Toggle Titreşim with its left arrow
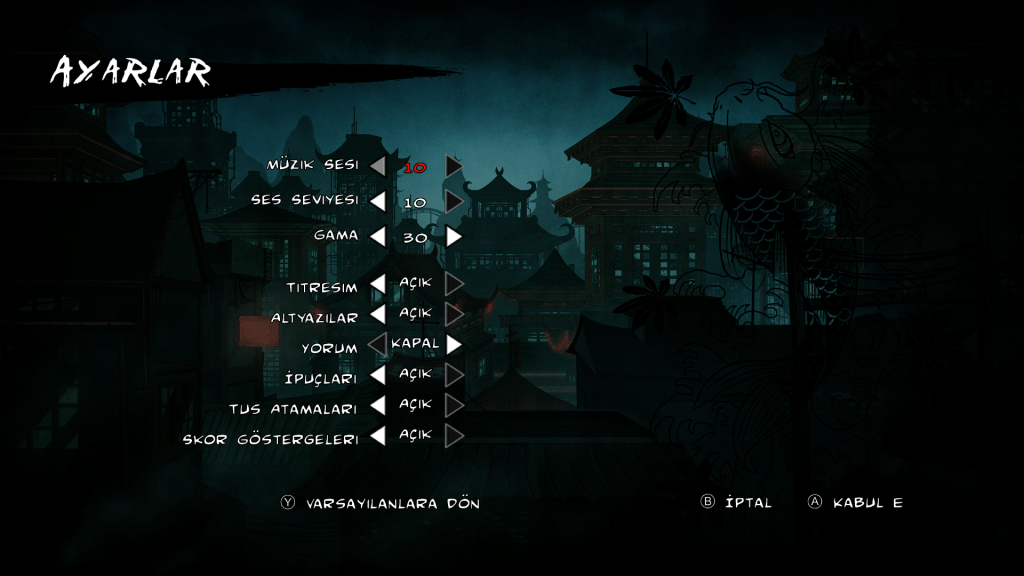Image resolution: width=1024 pixels, height=576 pixels. (378, 284)
